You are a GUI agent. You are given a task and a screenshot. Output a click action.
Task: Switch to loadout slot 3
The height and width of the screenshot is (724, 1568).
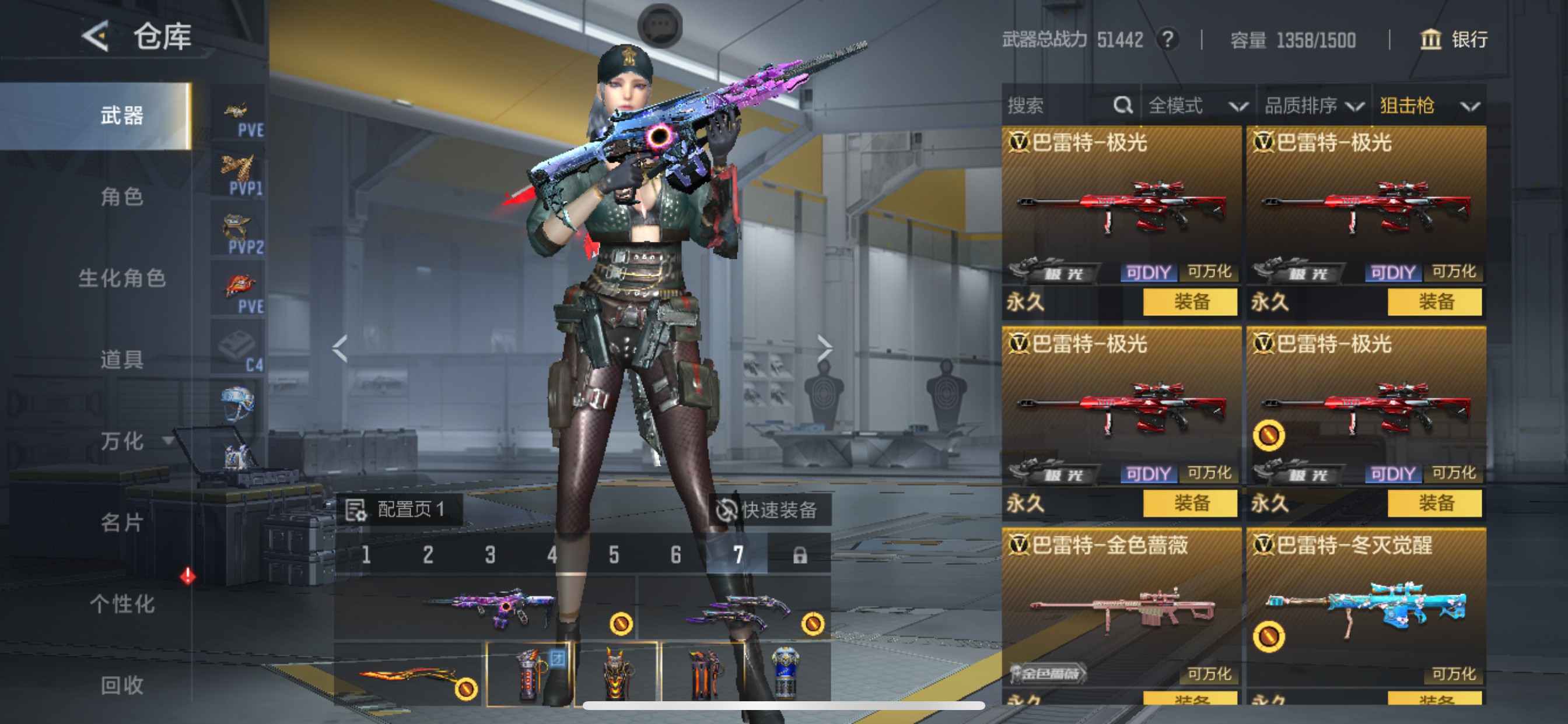(490, 555)
